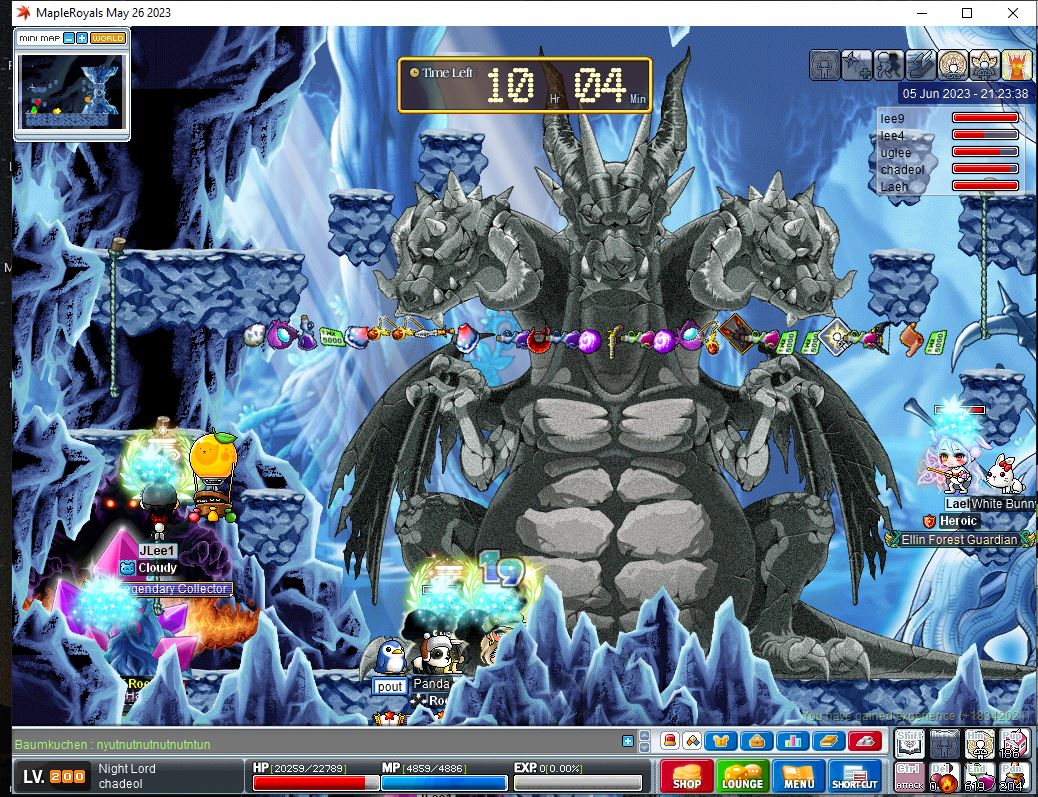Shrink the minimap with the minus button

pyautogui.click(x=68, y=38)
